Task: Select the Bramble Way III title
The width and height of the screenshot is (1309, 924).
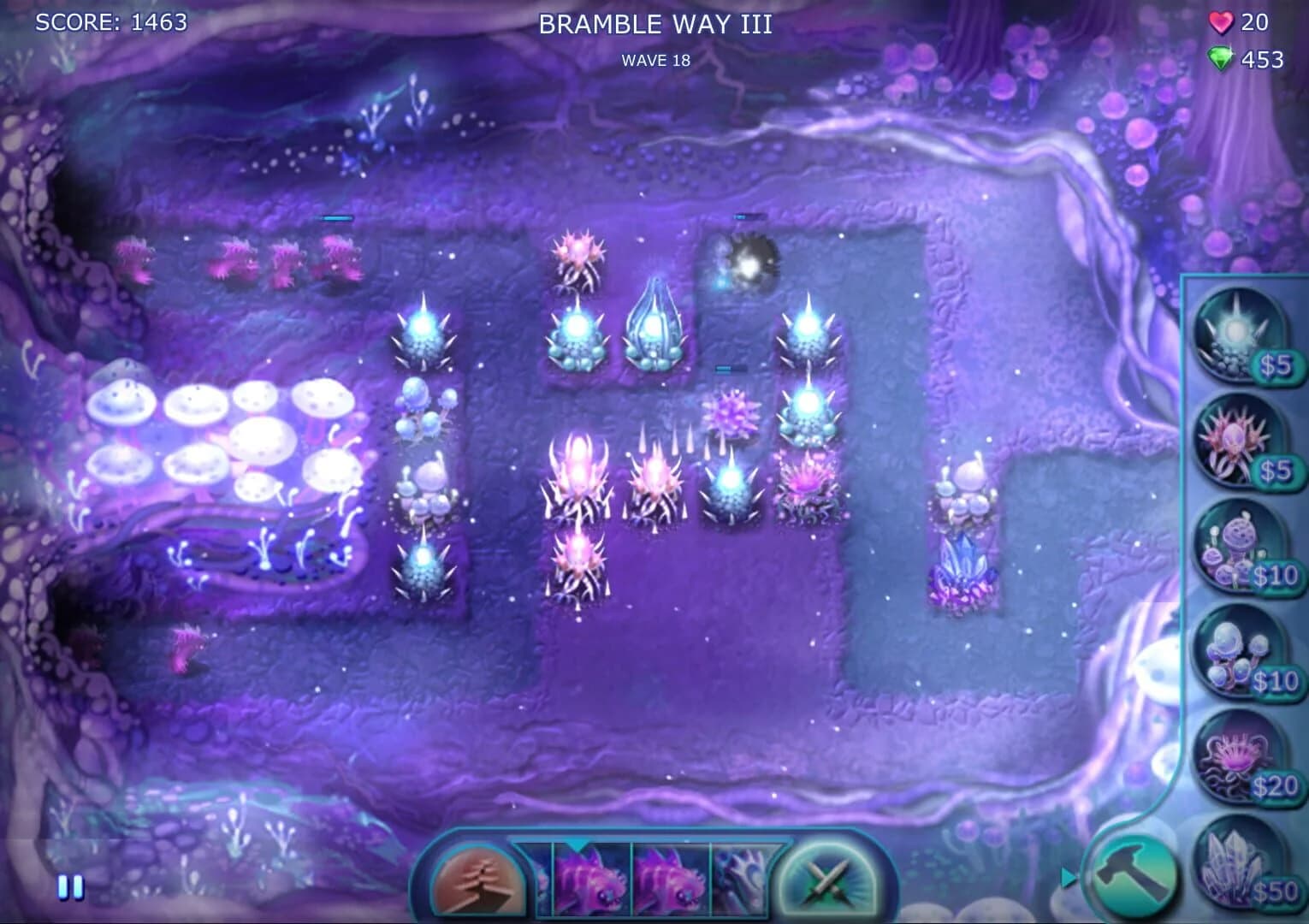Action: pyautogui.click(x=654, y=26)
